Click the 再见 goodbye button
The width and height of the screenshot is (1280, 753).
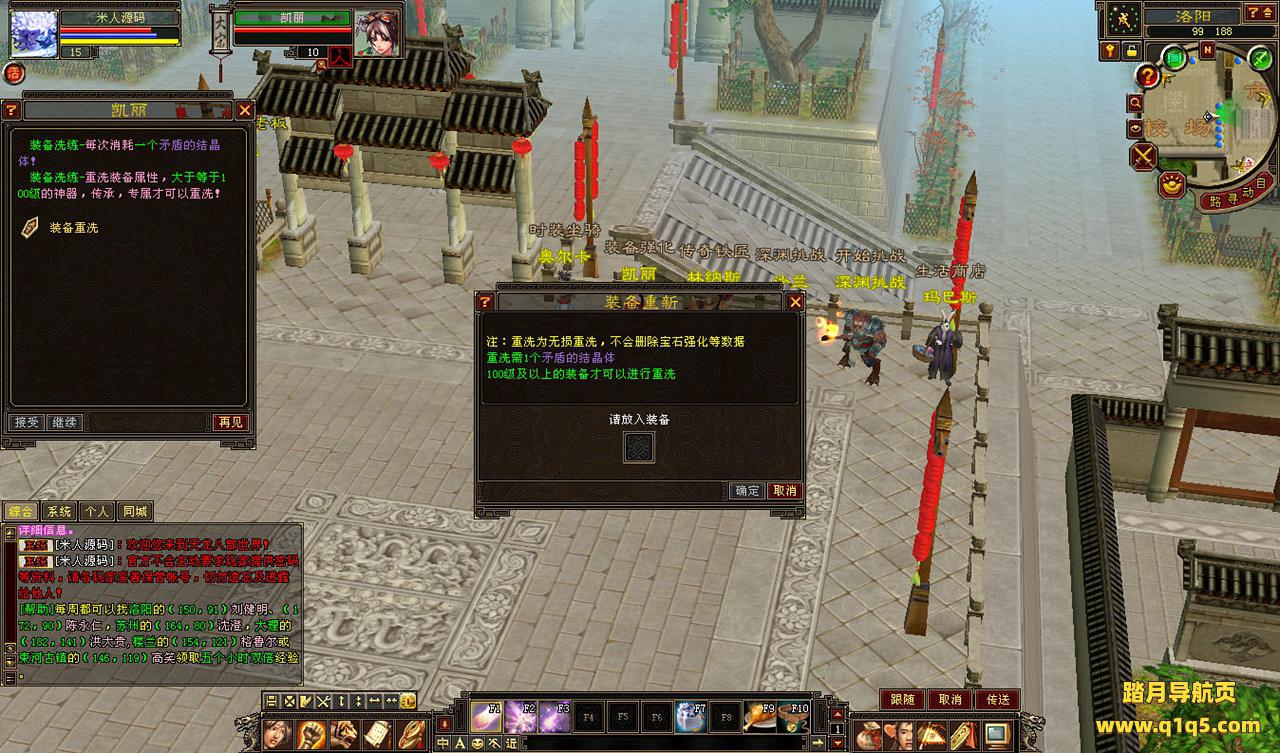(230, 423)
